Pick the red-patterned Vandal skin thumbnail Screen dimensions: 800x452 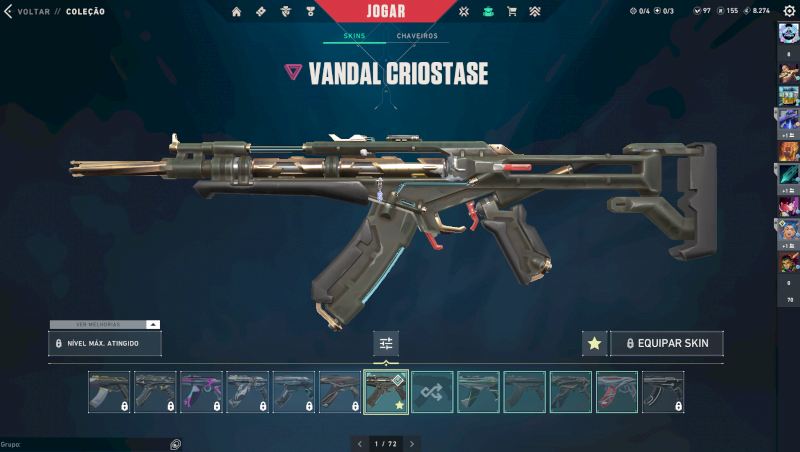617,392
